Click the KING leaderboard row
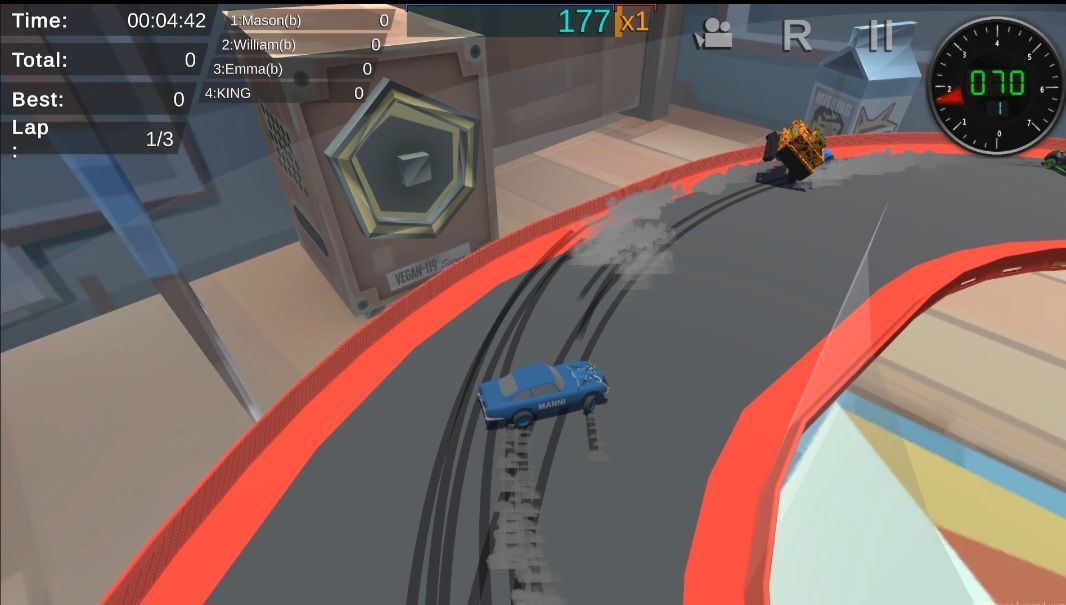The image size is (1066, 605). [284, 93]
